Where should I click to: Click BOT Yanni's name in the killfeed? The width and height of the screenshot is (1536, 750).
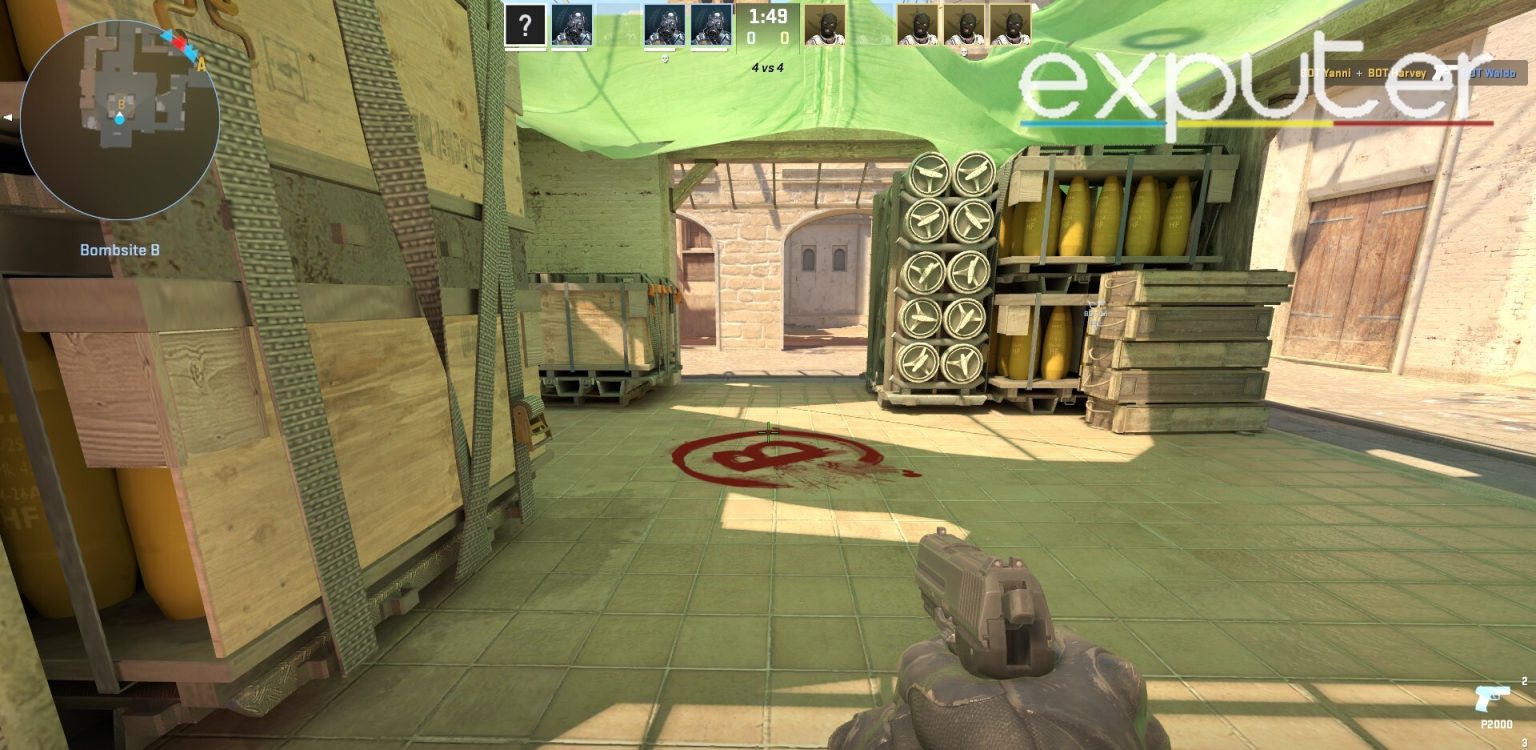[x=1325, y=73]
